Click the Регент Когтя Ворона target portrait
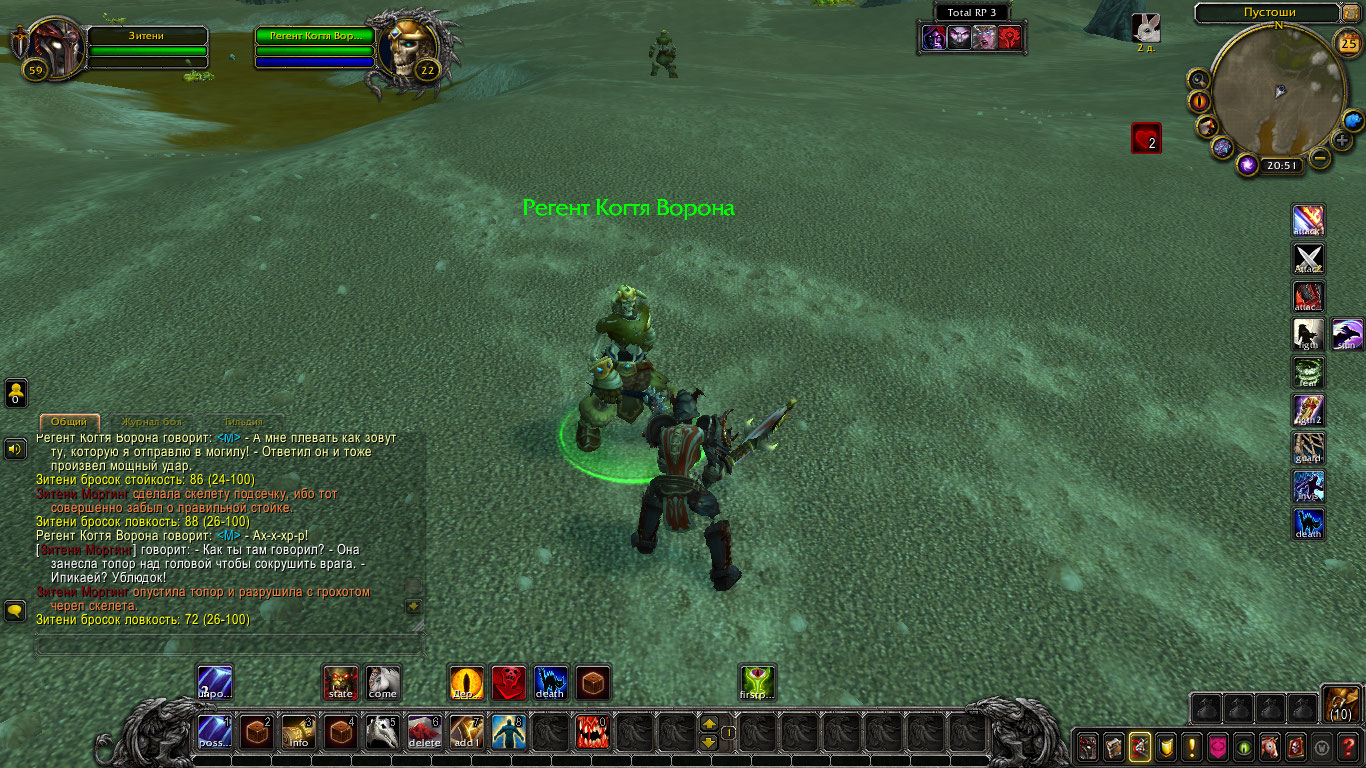 click(x=405, y=52)
